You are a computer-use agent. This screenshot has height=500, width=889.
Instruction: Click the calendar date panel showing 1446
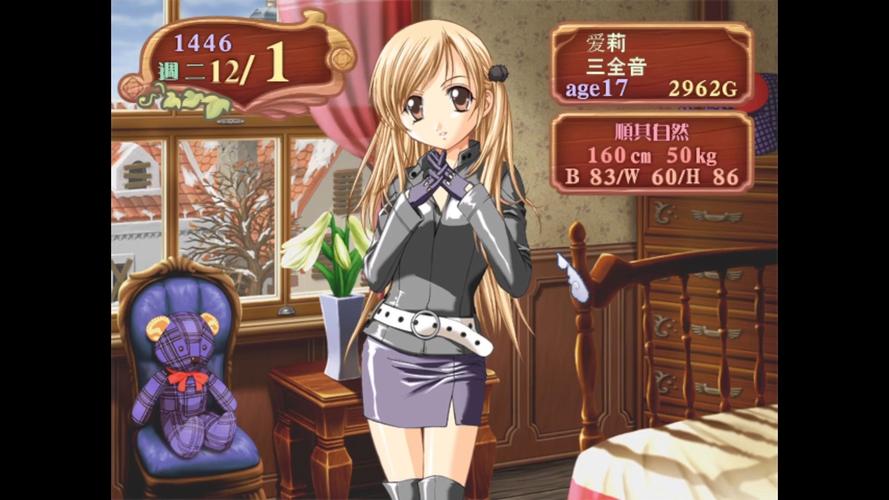click(237, 60)
